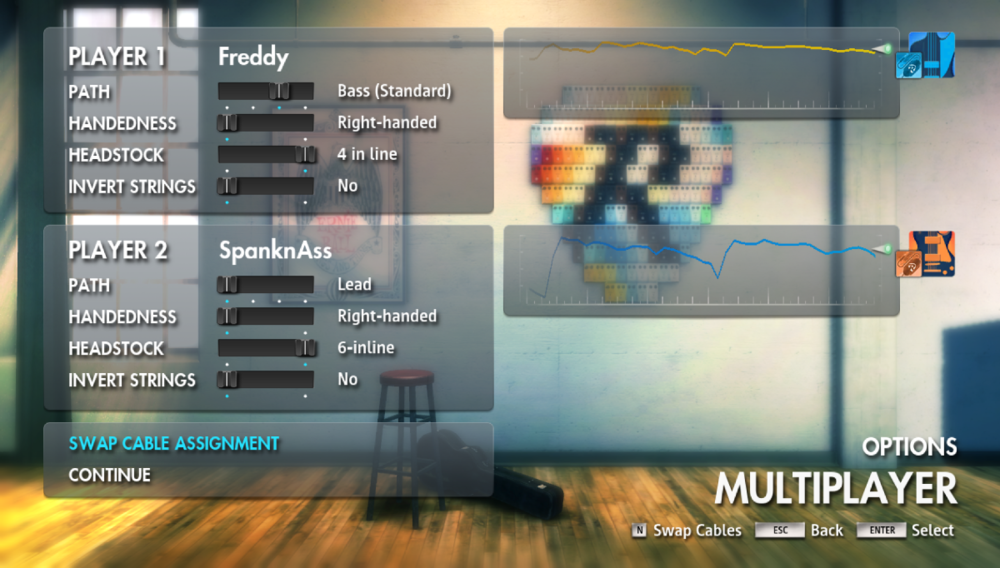Click Player 2's orange guitar icon
The width and height of the screenshot is (1000, 568).
tap(930, 254)
